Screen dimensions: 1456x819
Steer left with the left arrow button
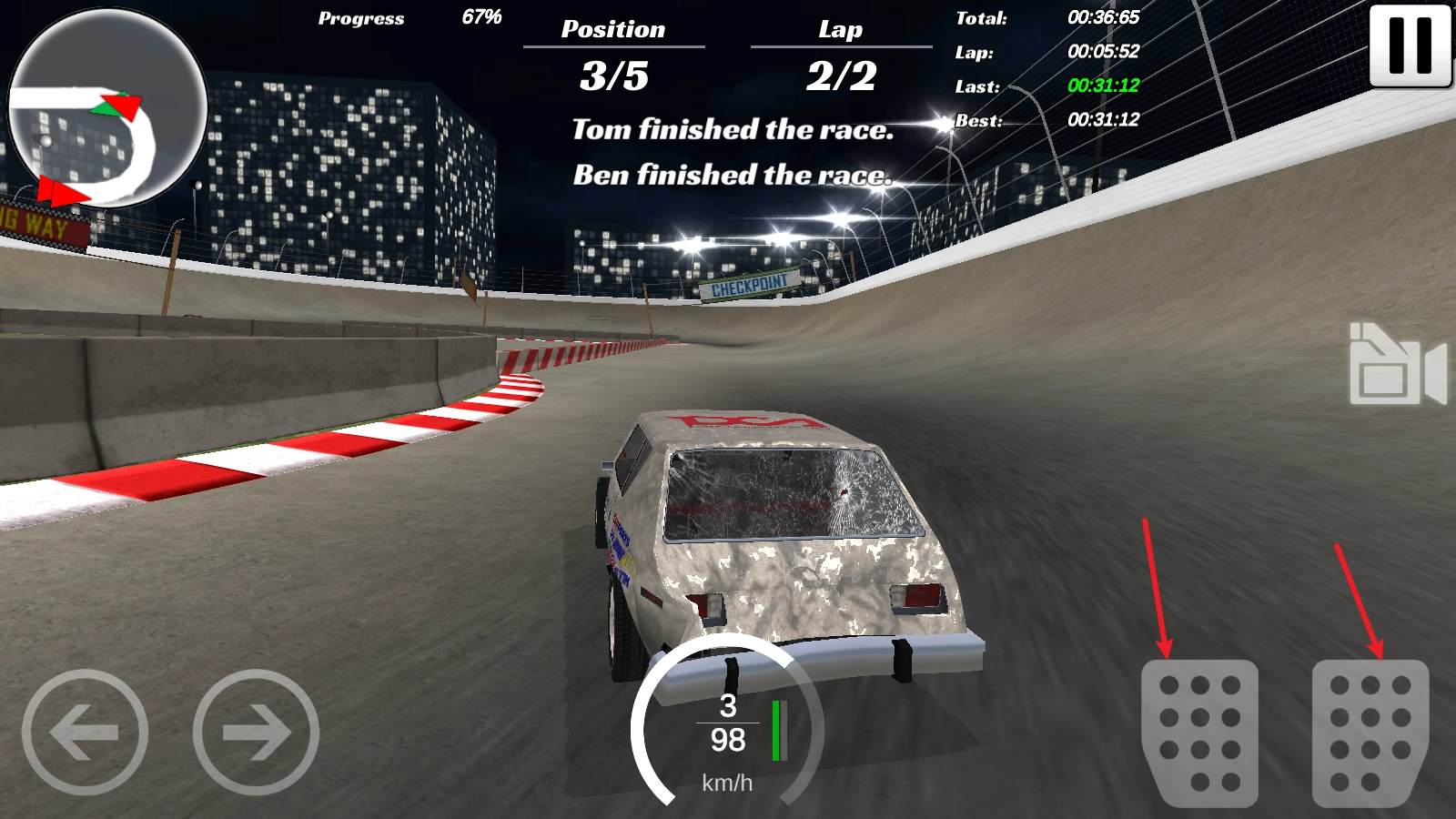85,732
